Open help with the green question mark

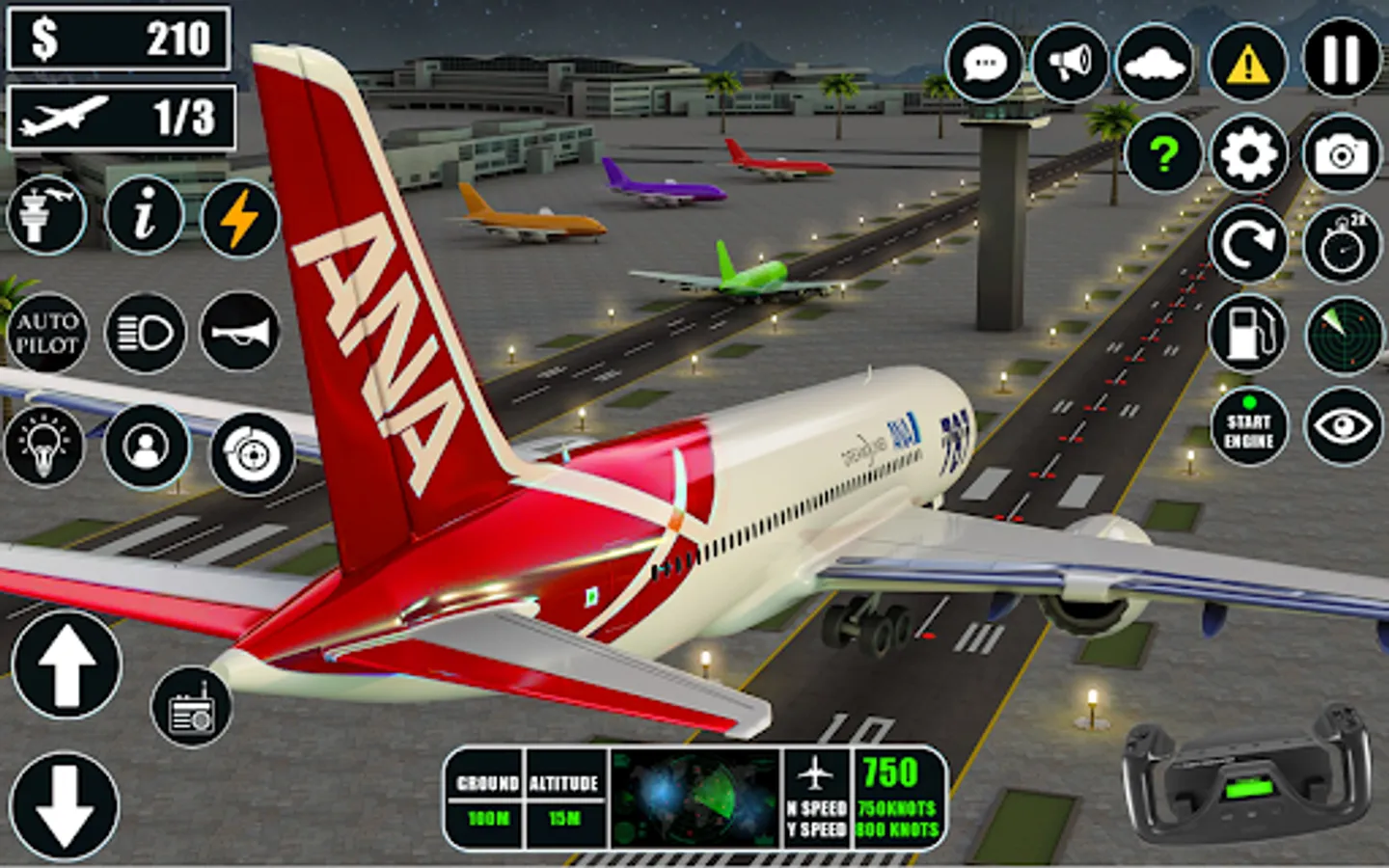pyautogui.click(x=1164, y=154)
